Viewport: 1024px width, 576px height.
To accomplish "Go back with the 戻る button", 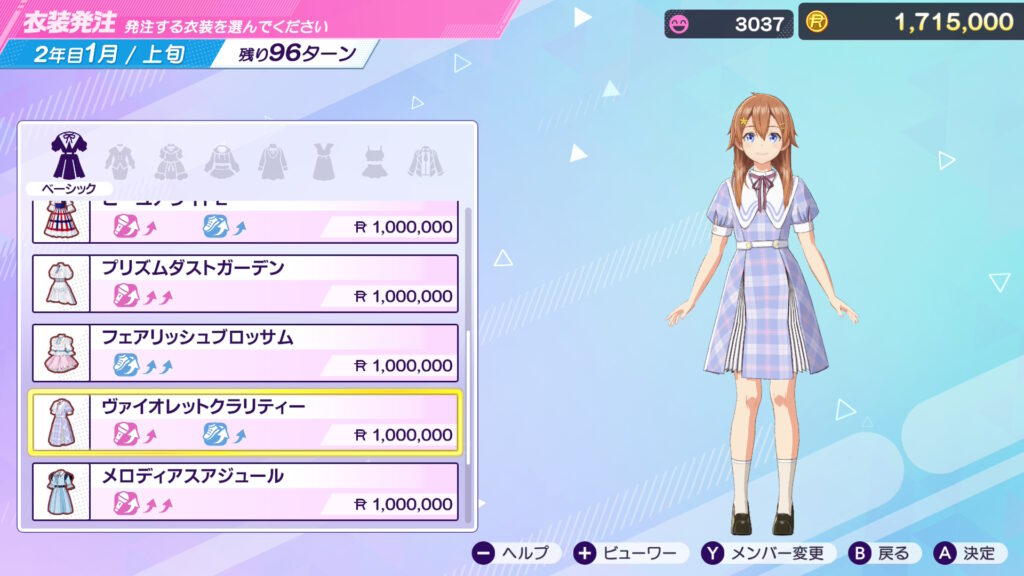I will coord(882,553).
